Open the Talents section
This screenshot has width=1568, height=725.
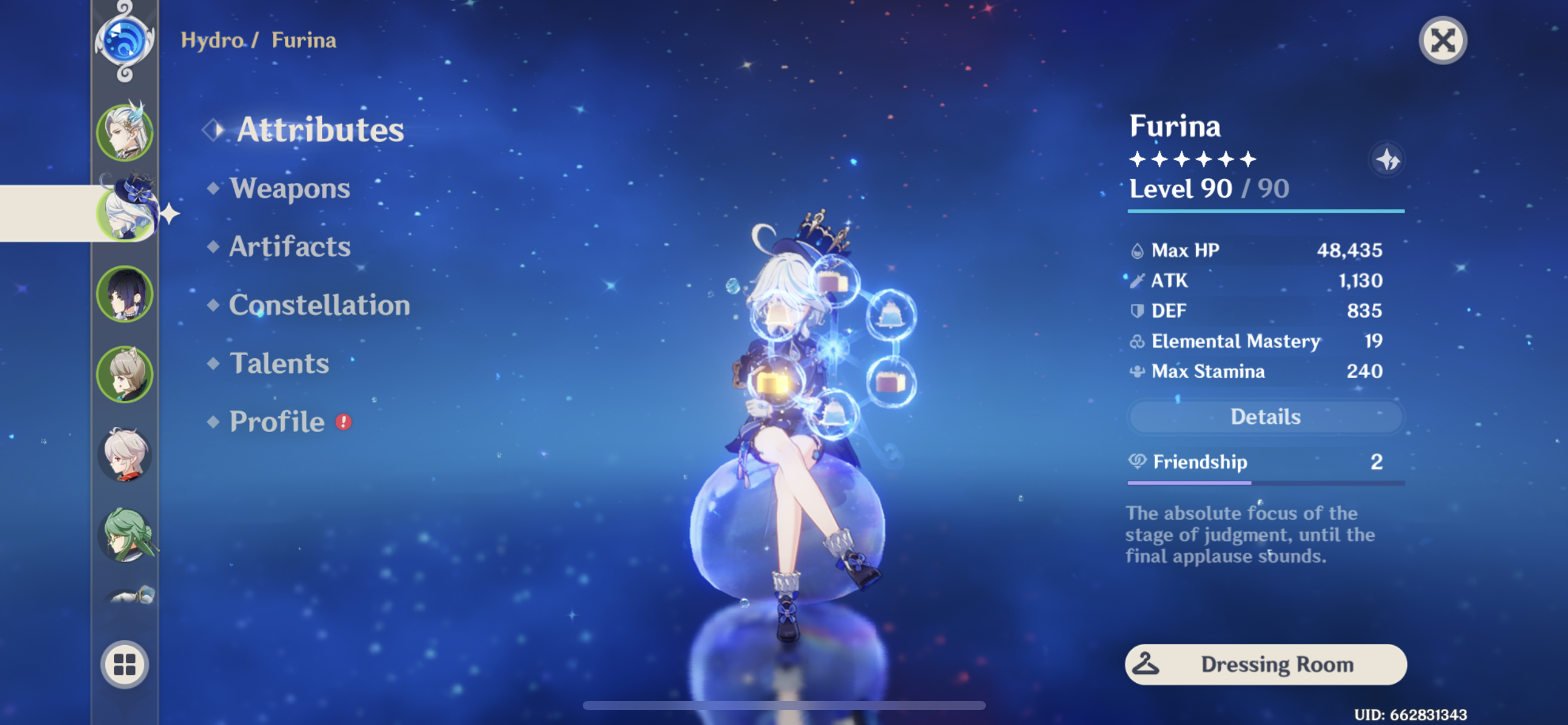click(279, 363)
